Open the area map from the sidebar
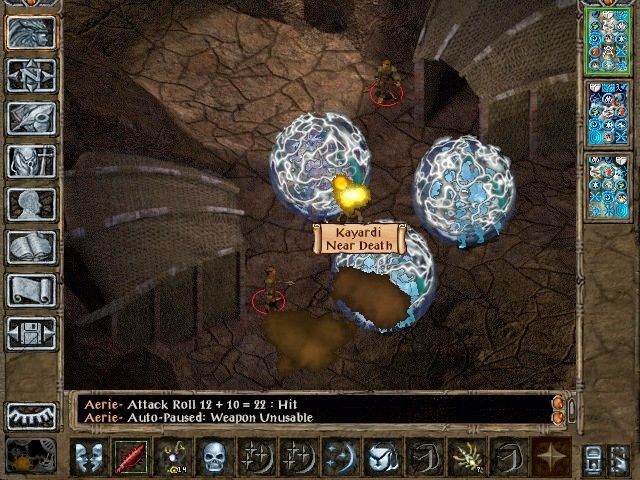640x480 pixels. 31,75
